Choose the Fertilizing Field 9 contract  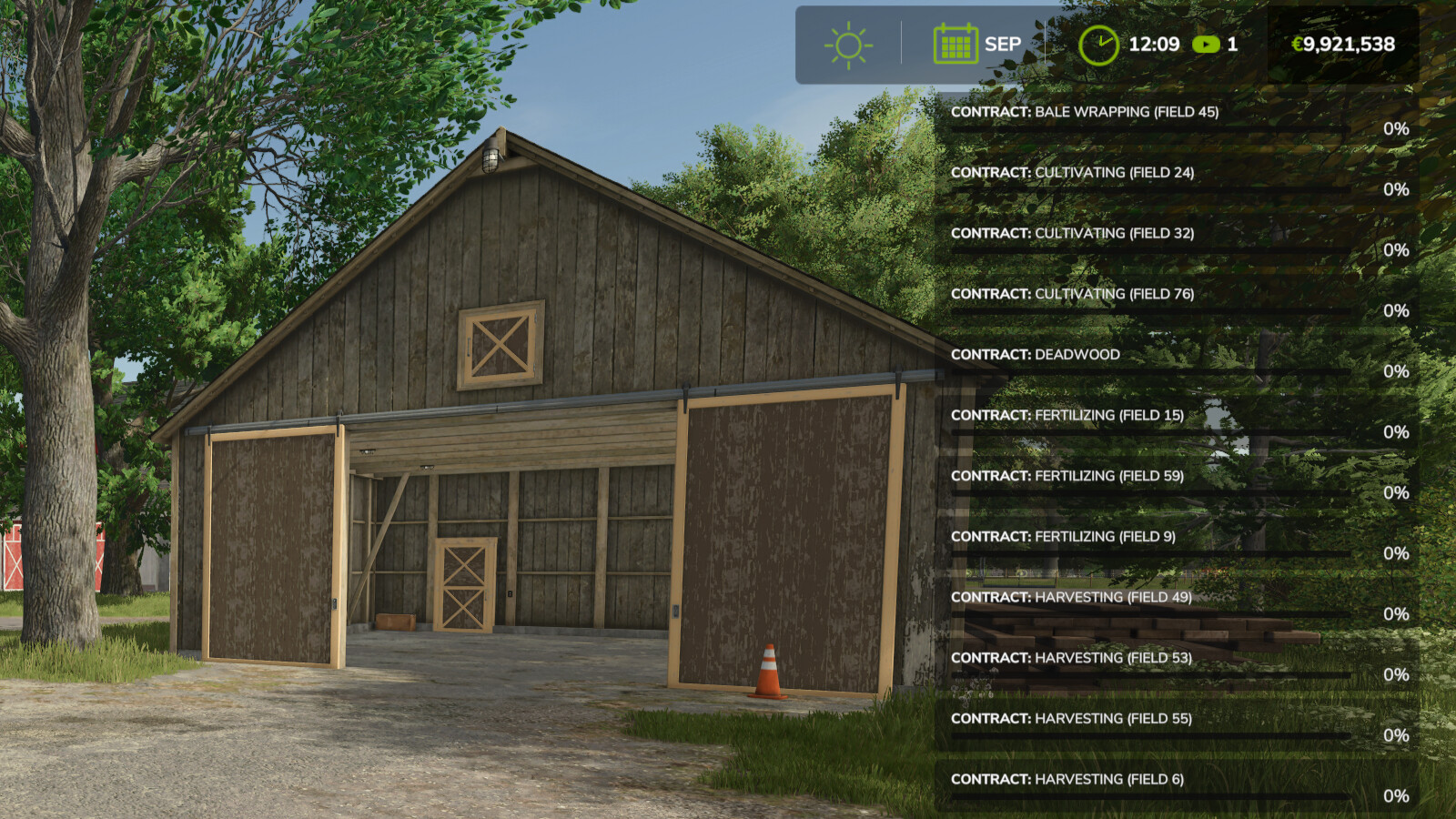(1063, 537)
